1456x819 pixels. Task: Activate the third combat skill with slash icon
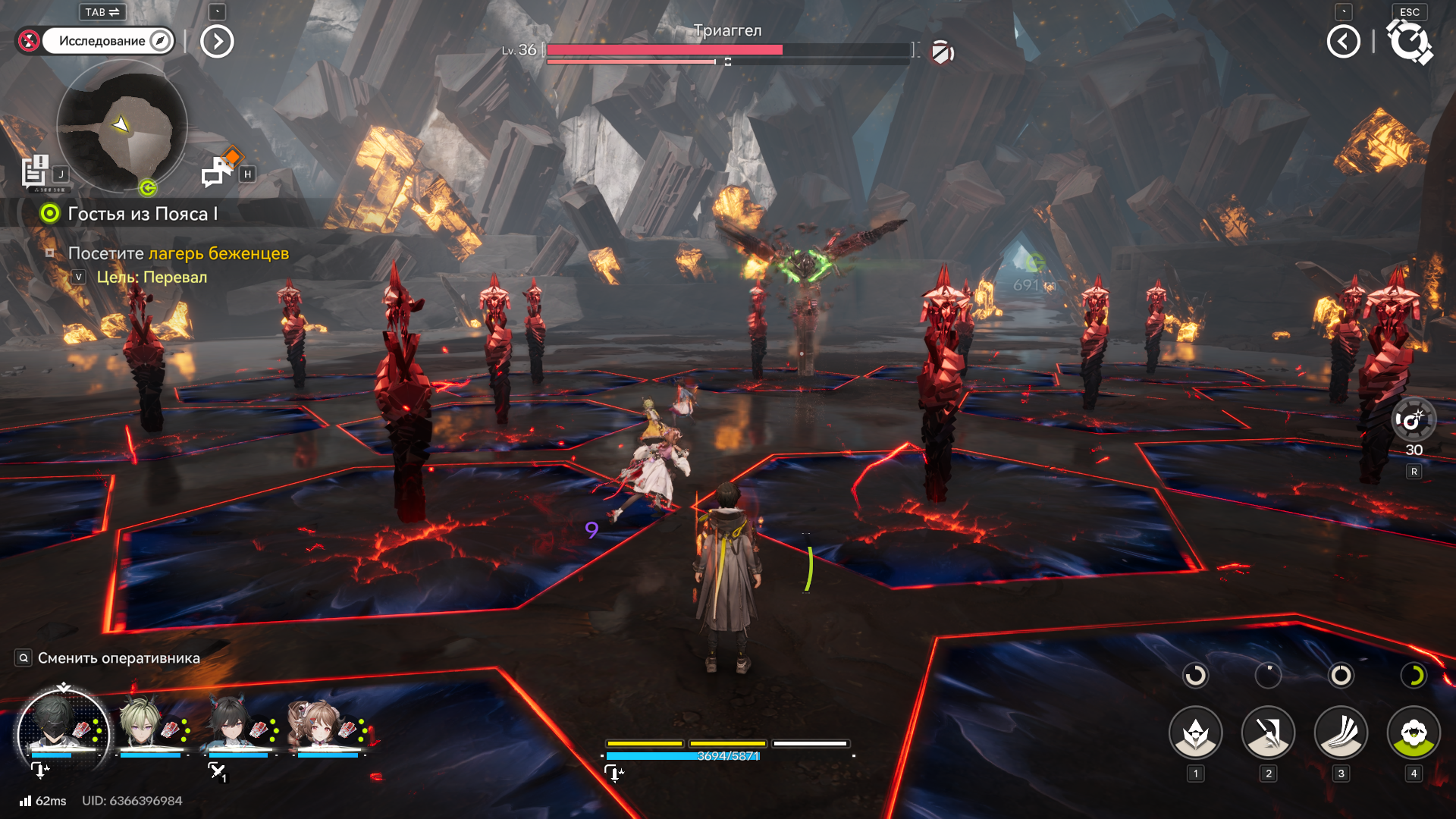click(1341, 733)
